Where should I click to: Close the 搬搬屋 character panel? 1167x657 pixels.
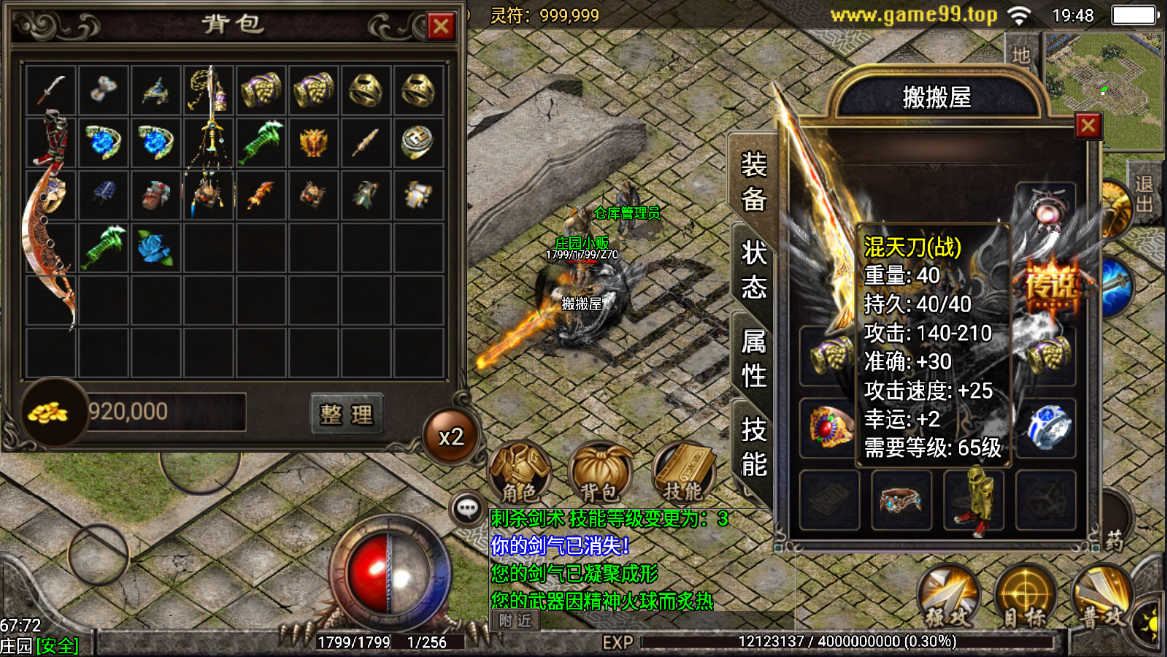point(1088,125)
